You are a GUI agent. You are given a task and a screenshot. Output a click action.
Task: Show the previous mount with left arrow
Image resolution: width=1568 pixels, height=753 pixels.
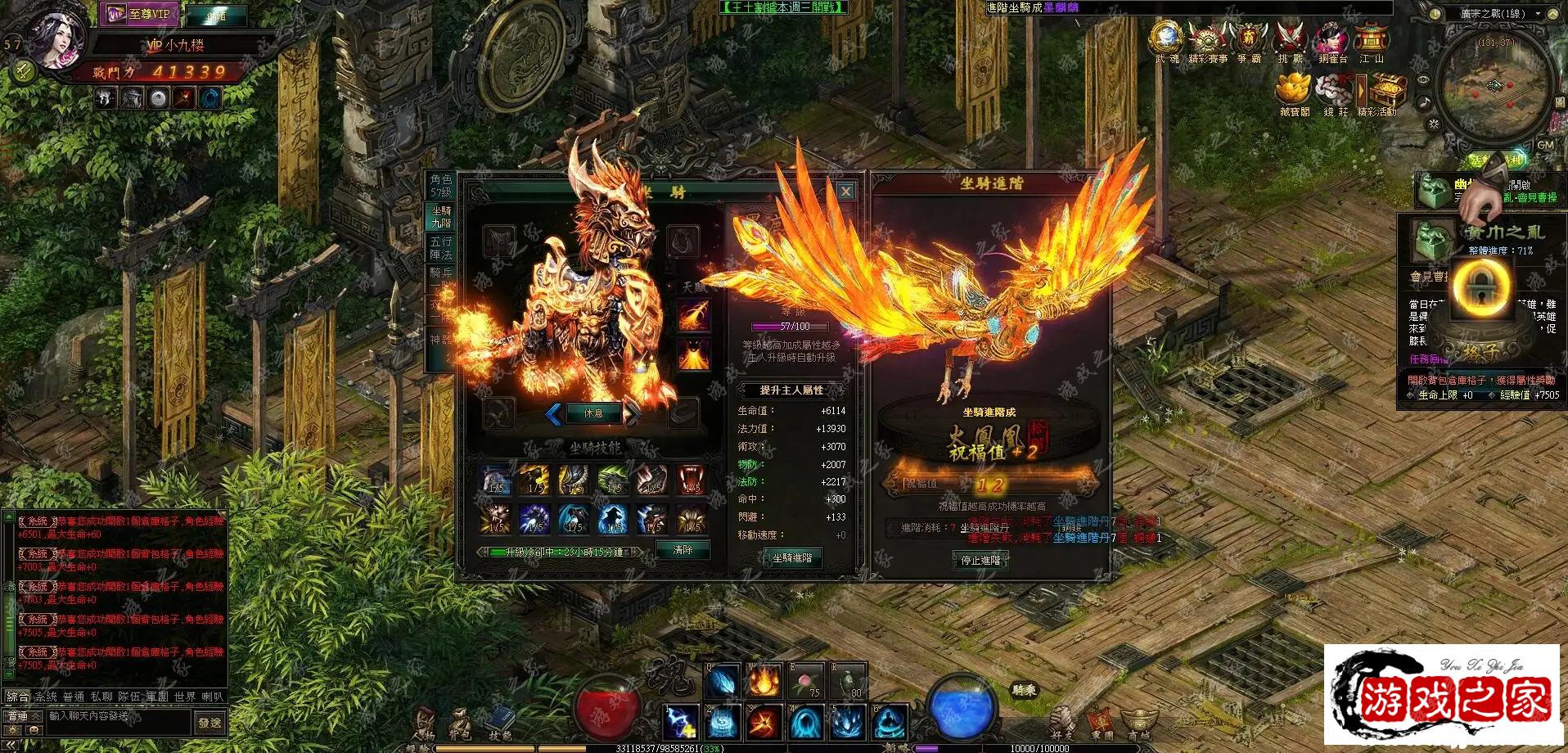tap(553, 414)
